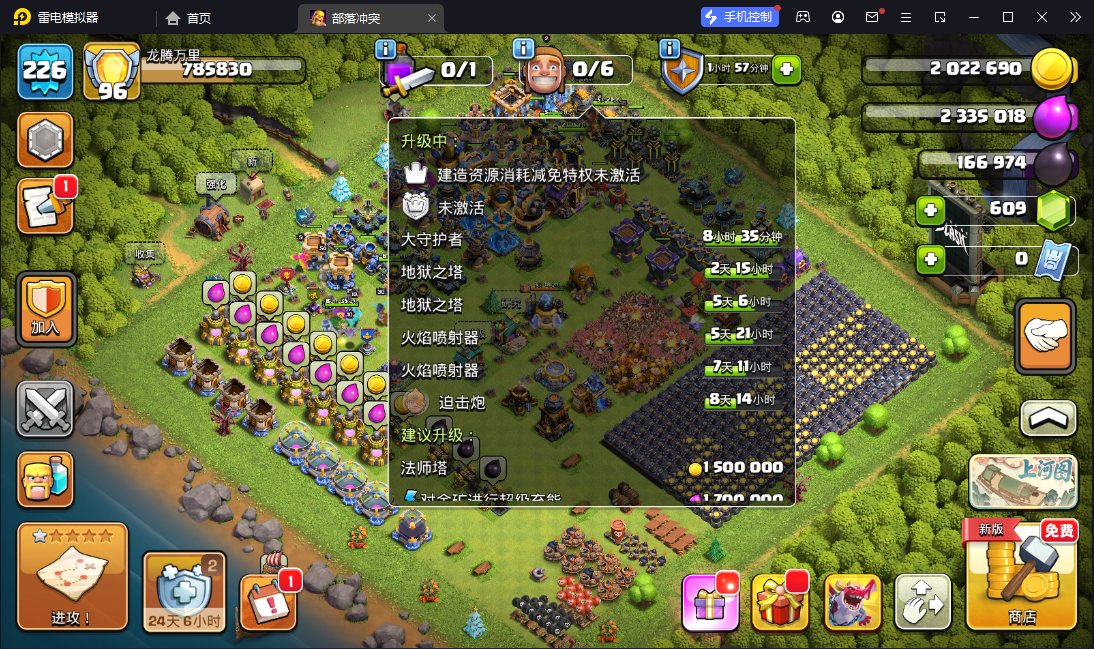Open the news scroll with red badge

[45, 206]
